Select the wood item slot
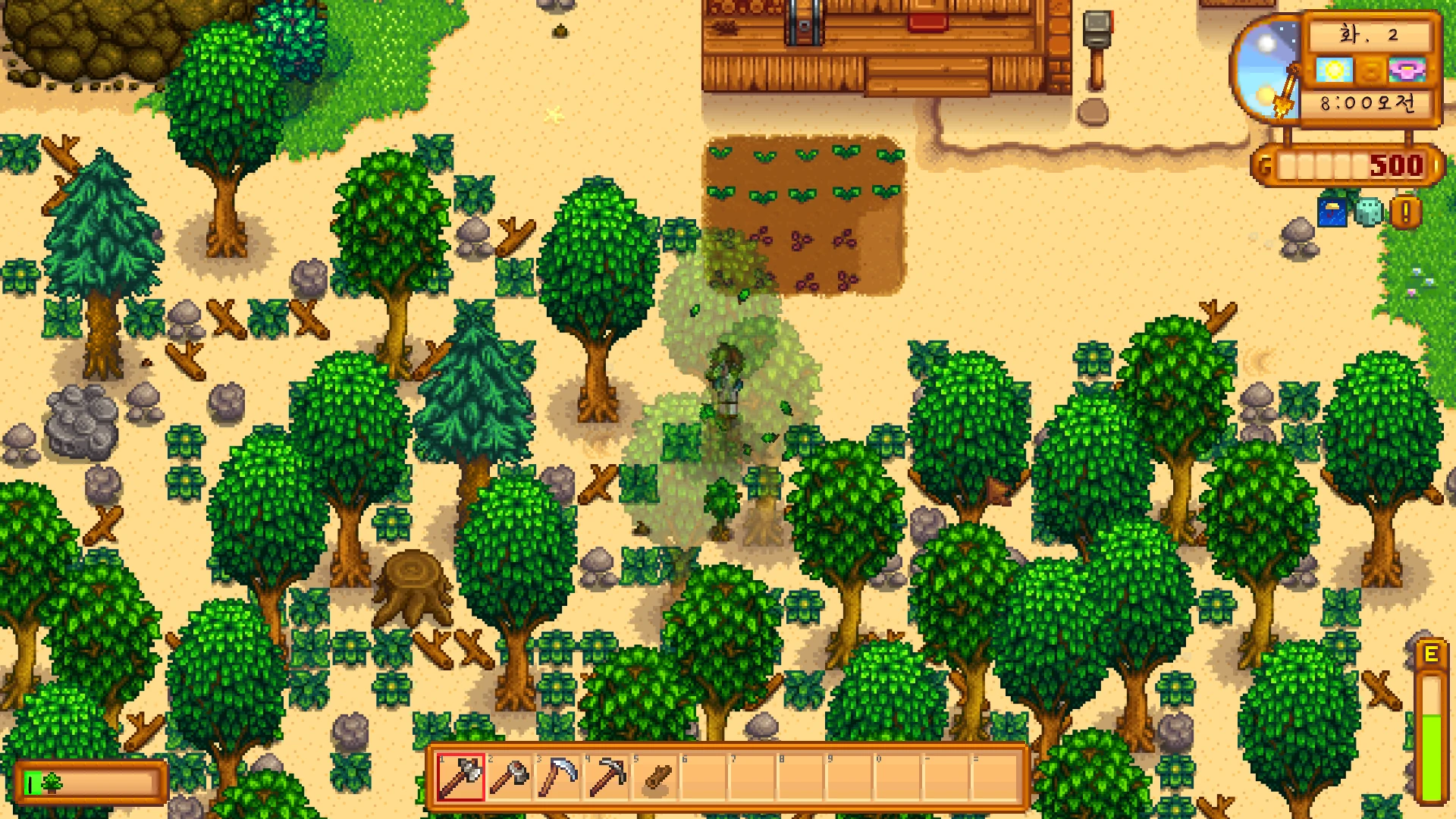The width and height of the screenshot is (1456, 819). tap(657, 777)
